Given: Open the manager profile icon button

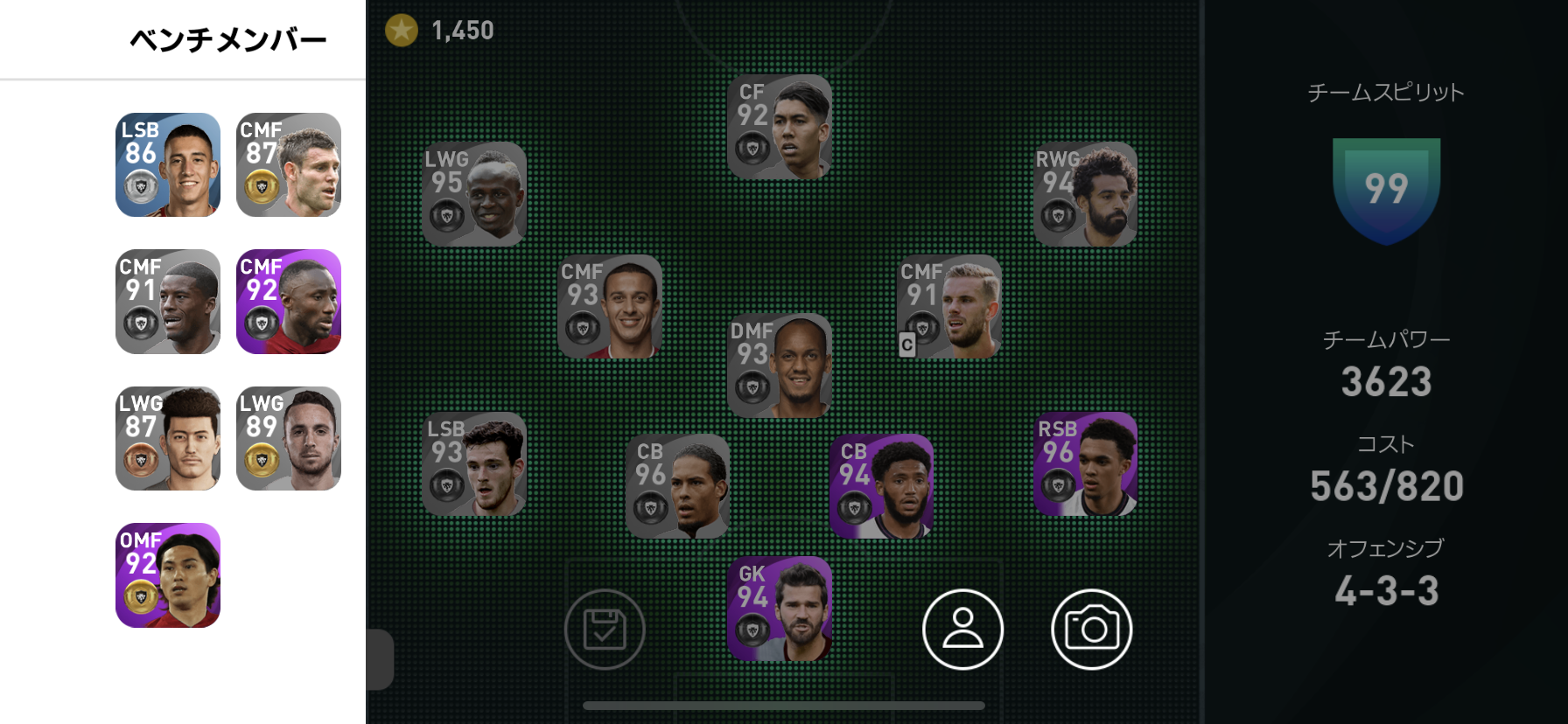Looking at the screenshot, I should pos(962,630).
